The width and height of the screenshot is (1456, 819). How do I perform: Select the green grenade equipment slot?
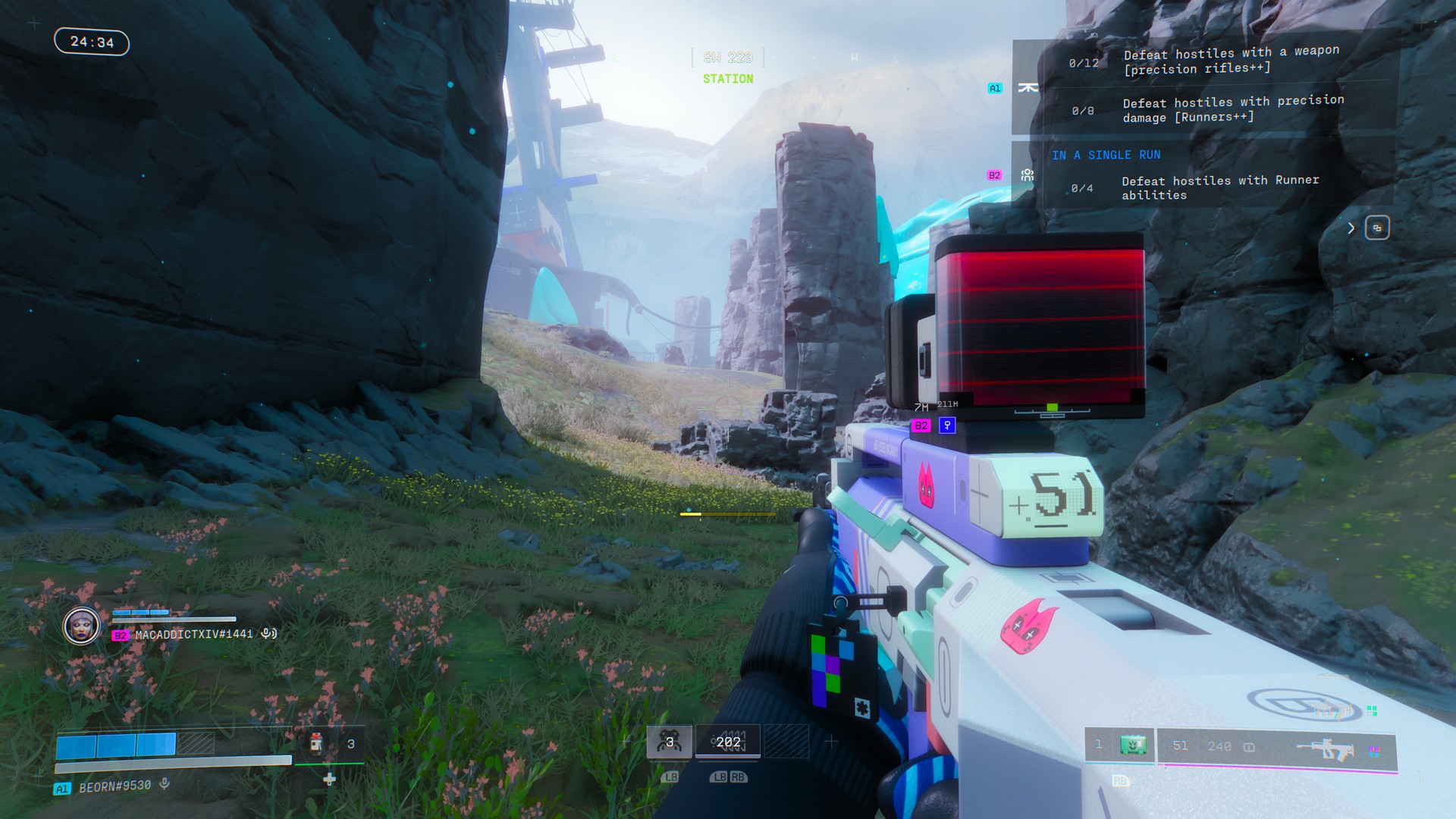[x=1134, y=745]
